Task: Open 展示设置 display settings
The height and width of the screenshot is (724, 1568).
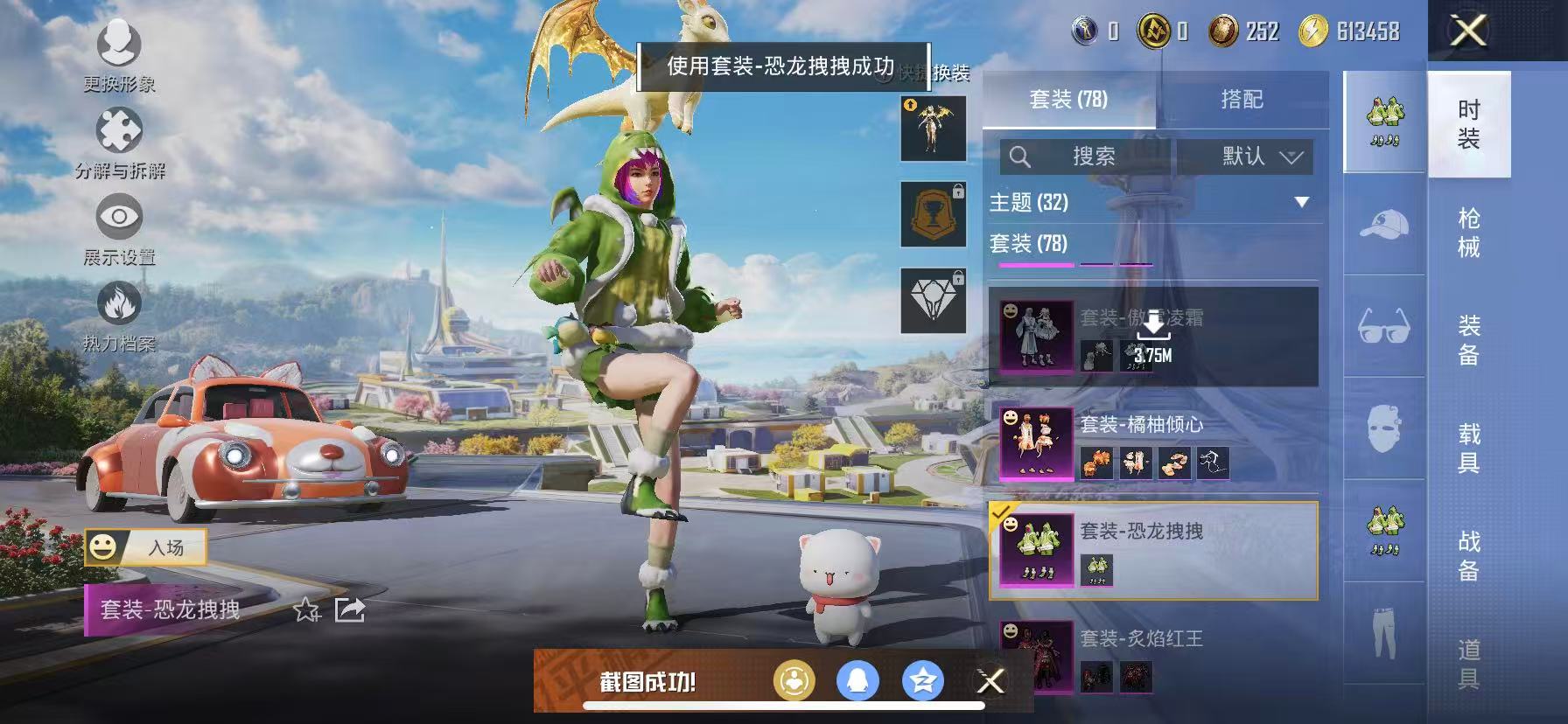Action: [x=118, y=223]
